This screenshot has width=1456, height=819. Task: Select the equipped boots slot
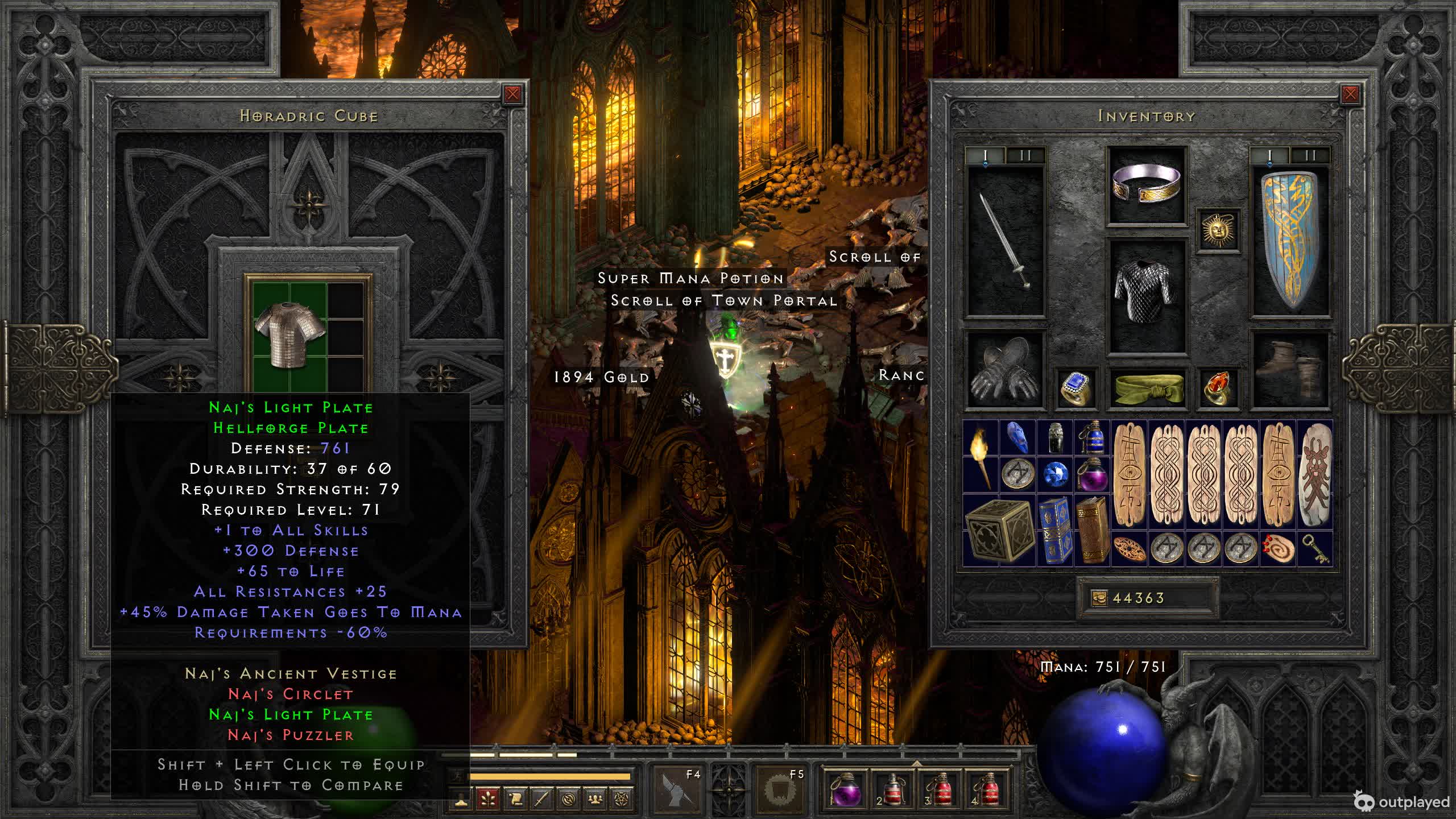pos(1290,370)
